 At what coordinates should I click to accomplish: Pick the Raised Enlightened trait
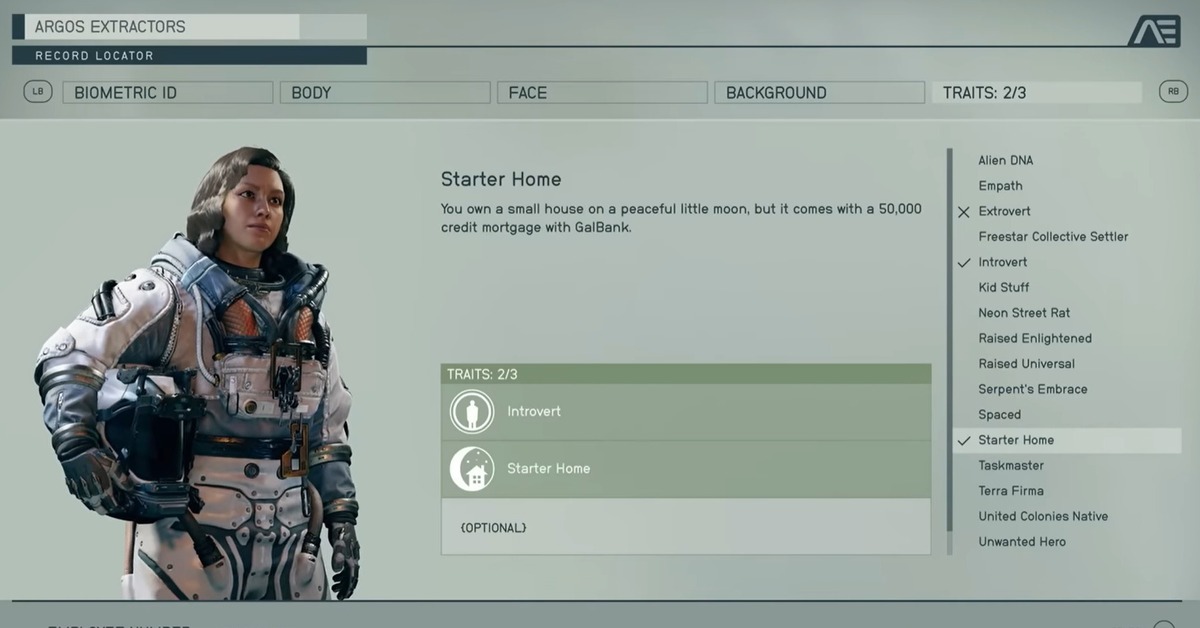[x=1035, y=338]
